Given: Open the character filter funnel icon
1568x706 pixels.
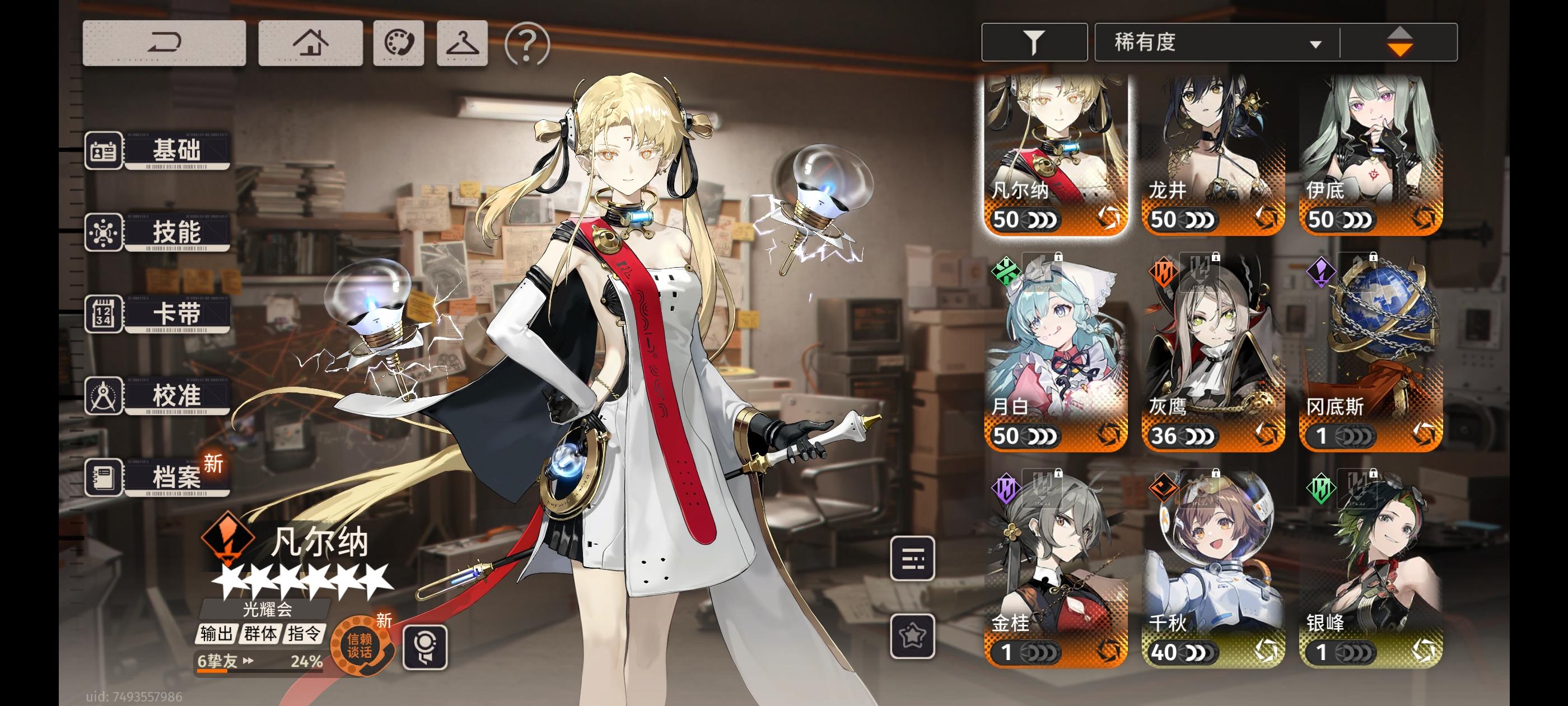Looking at the screenshot, I should click(1034, 42).
